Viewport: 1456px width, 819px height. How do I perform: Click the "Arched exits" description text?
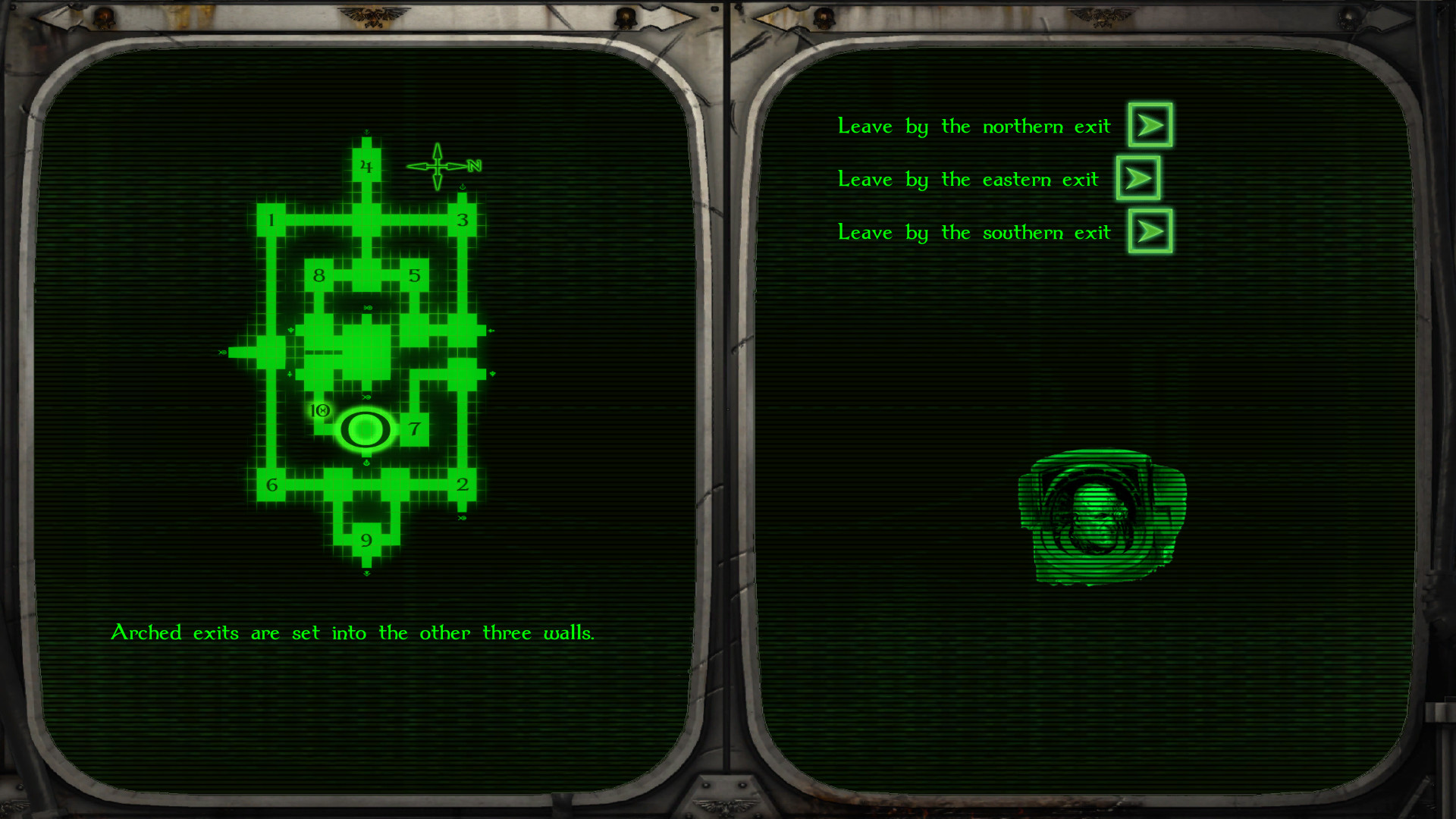click(x=354, y=632)
